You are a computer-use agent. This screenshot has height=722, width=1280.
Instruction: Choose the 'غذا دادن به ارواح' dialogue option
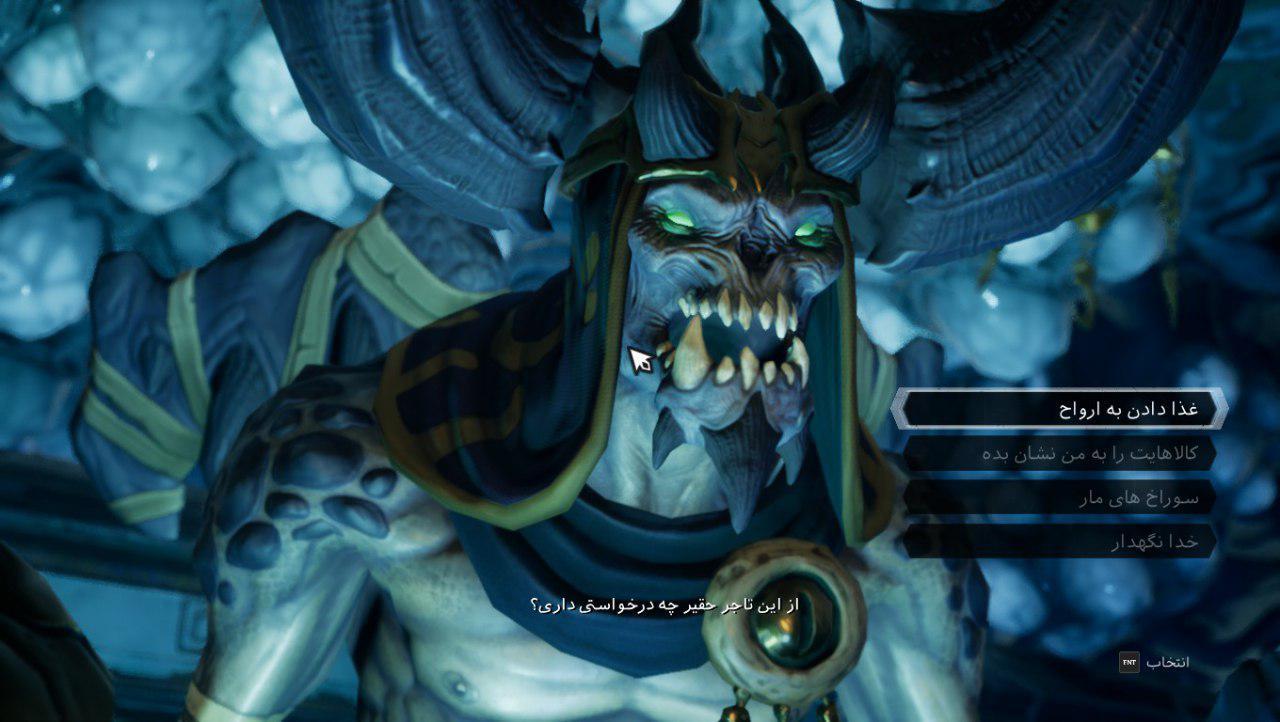click(x=1060, y=409)
